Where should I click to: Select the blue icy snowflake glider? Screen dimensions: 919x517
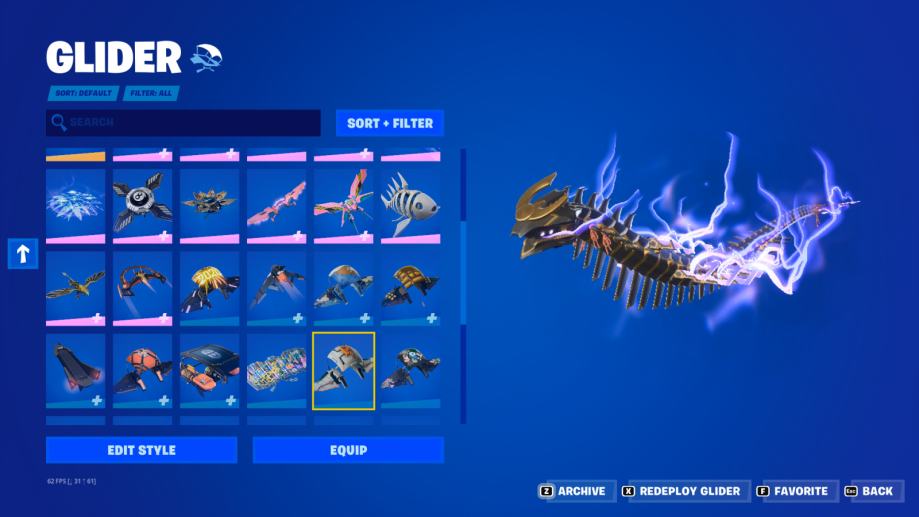coord(75,203)
